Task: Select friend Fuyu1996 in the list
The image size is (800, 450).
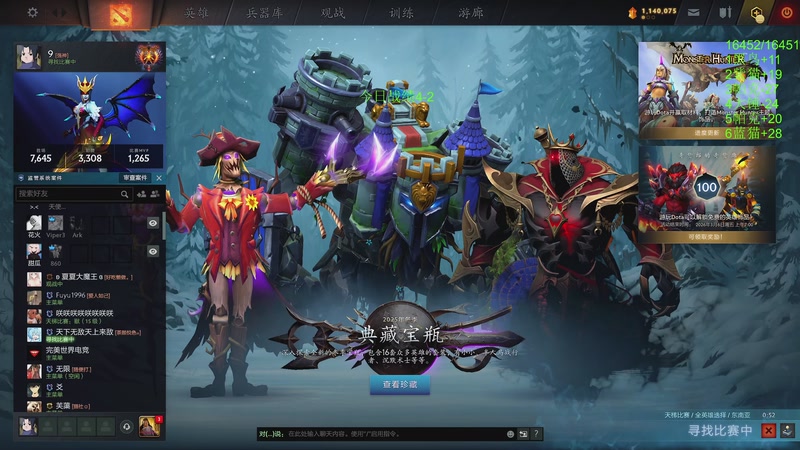Action: pyautogui.click(x=80, y=296)
